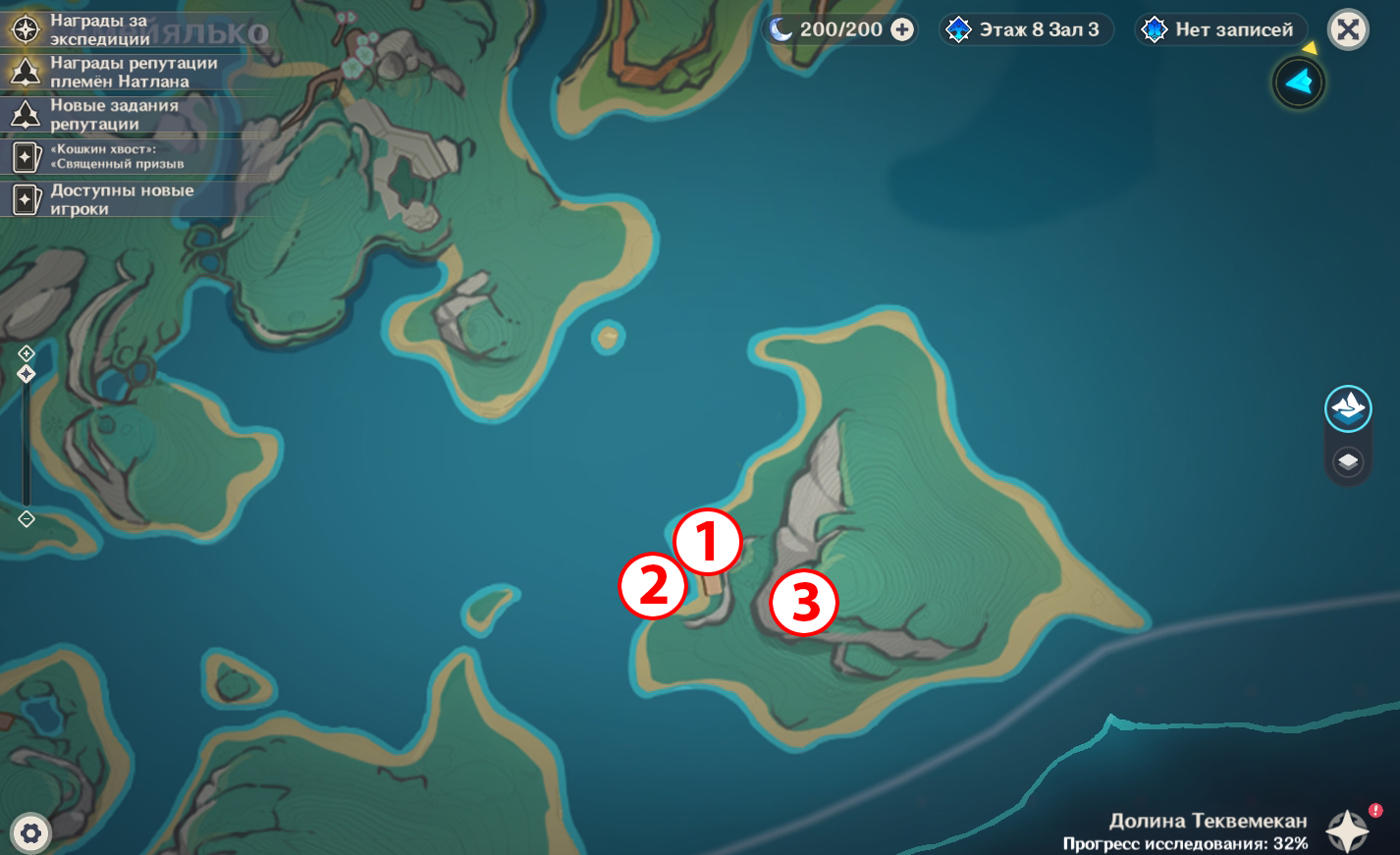Viewport: 1400px width, 855px height.
Task: Open the «Нет записей» indicator
Action: click(x=1221, y=29)
